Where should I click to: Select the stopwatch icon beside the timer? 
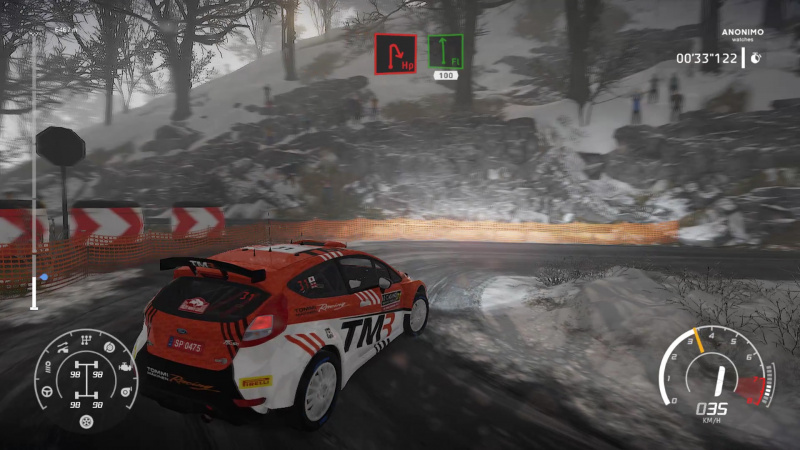coord(757,58)
